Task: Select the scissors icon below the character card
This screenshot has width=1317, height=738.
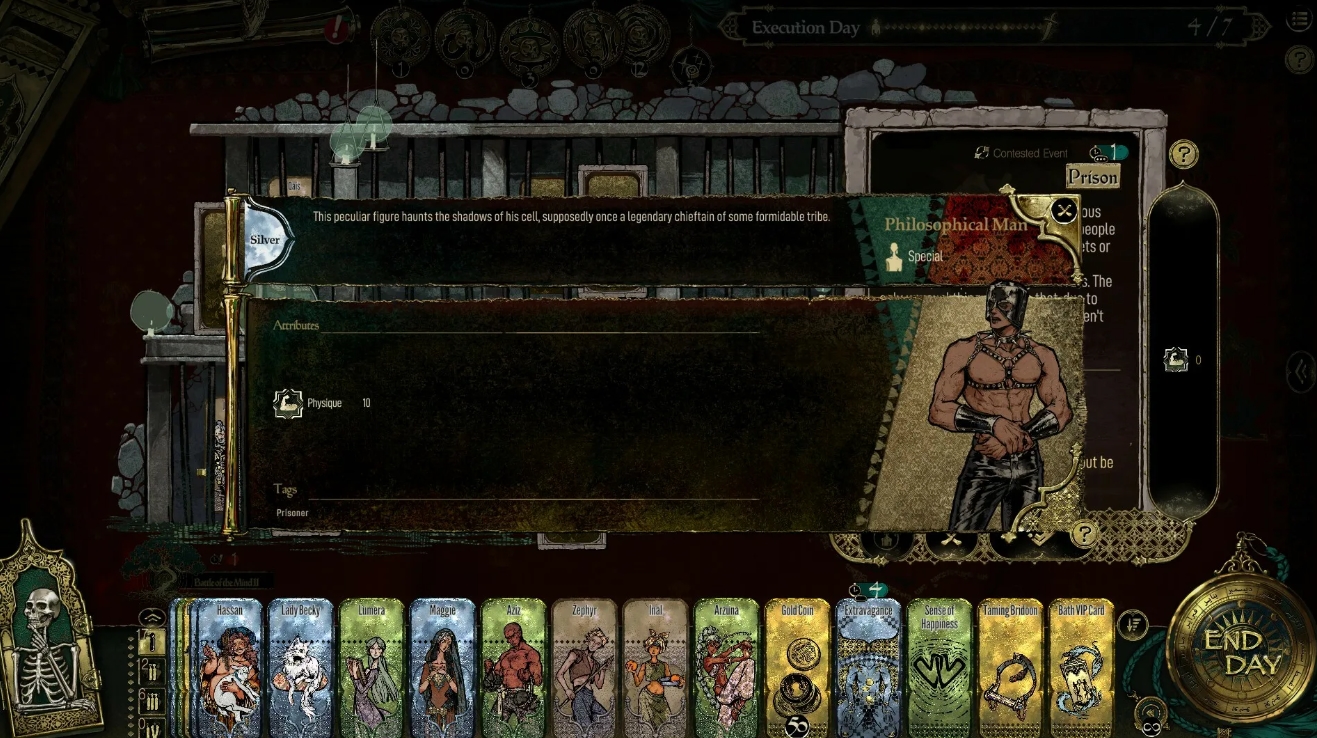Action: tap(950, 541)
